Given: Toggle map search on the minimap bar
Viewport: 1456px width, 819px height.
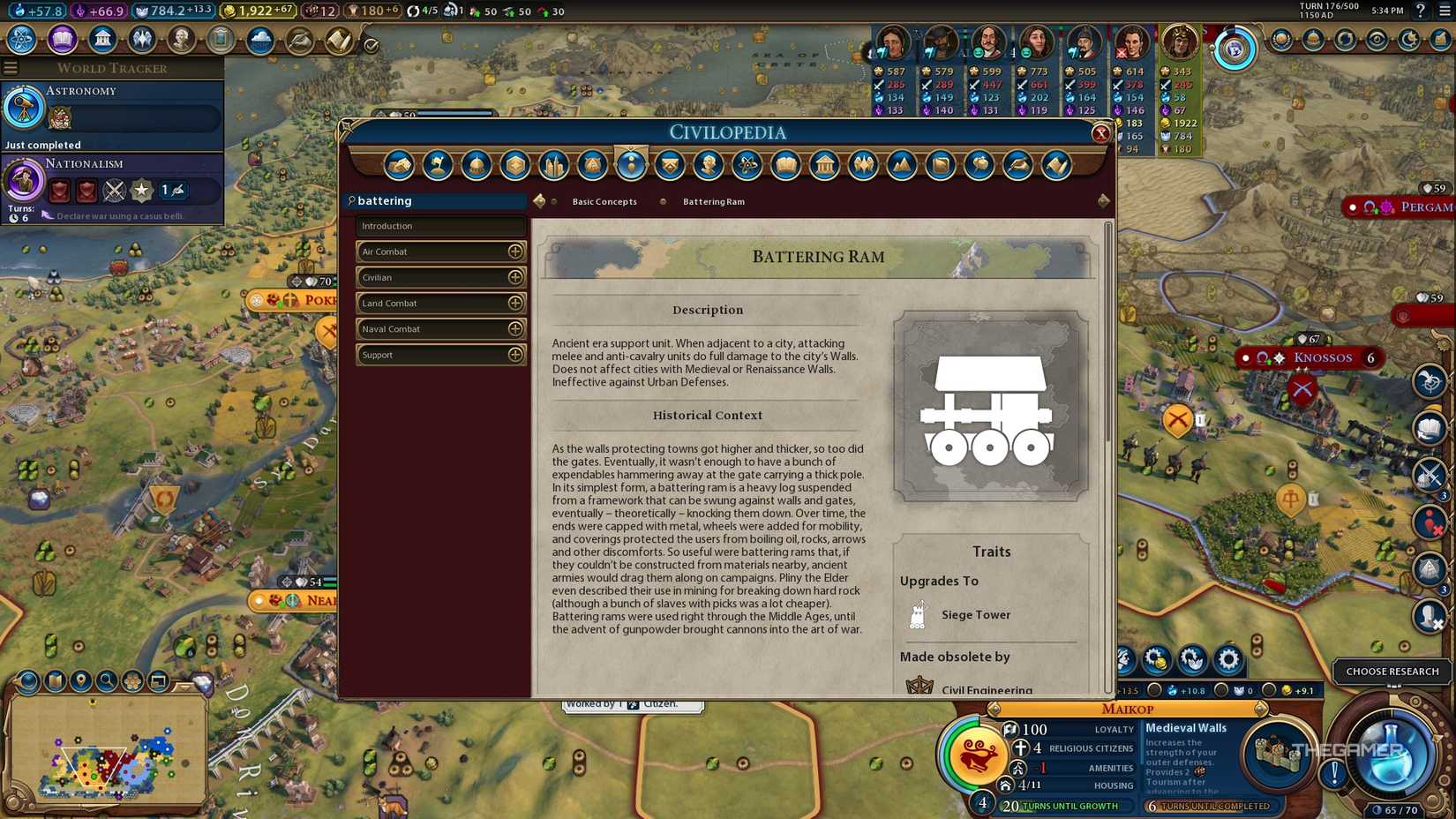Looking at the screenshot, I should point(108,681).
